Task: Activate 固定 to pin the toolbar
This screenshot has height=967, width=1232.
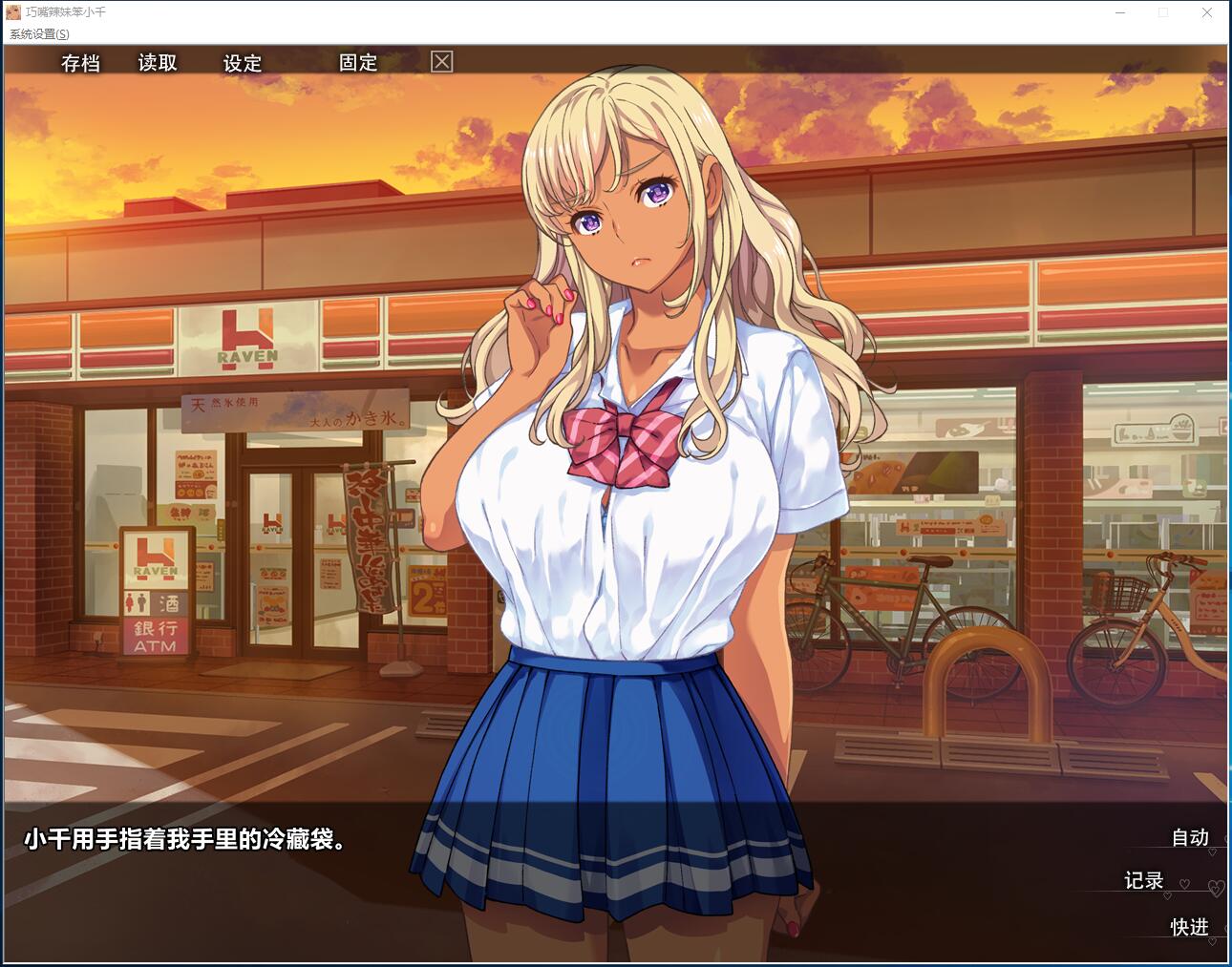Action: [357, 63]
